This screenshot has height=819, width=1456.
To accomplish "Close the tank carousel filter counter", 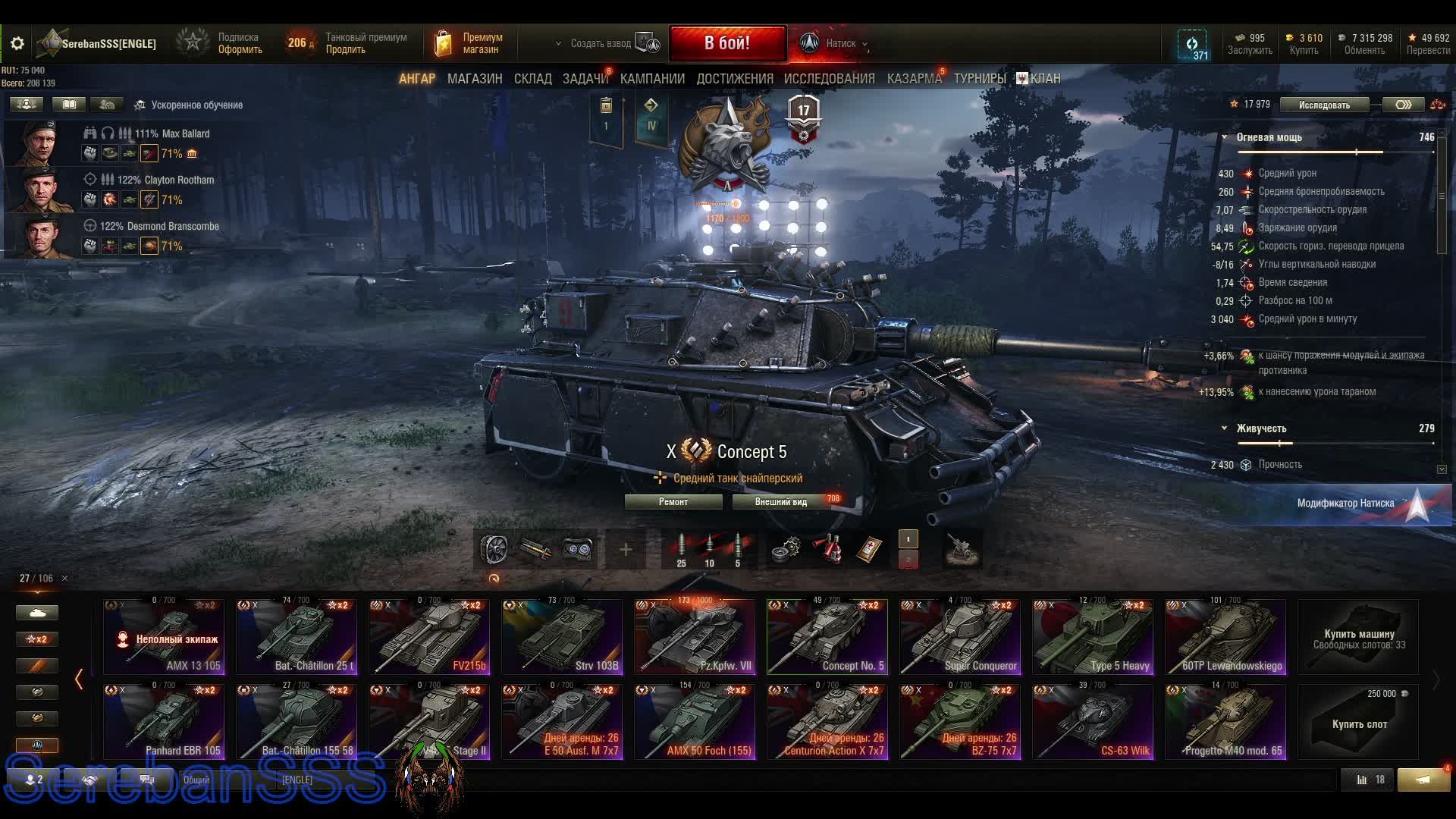I will click(x=64, y=579).
